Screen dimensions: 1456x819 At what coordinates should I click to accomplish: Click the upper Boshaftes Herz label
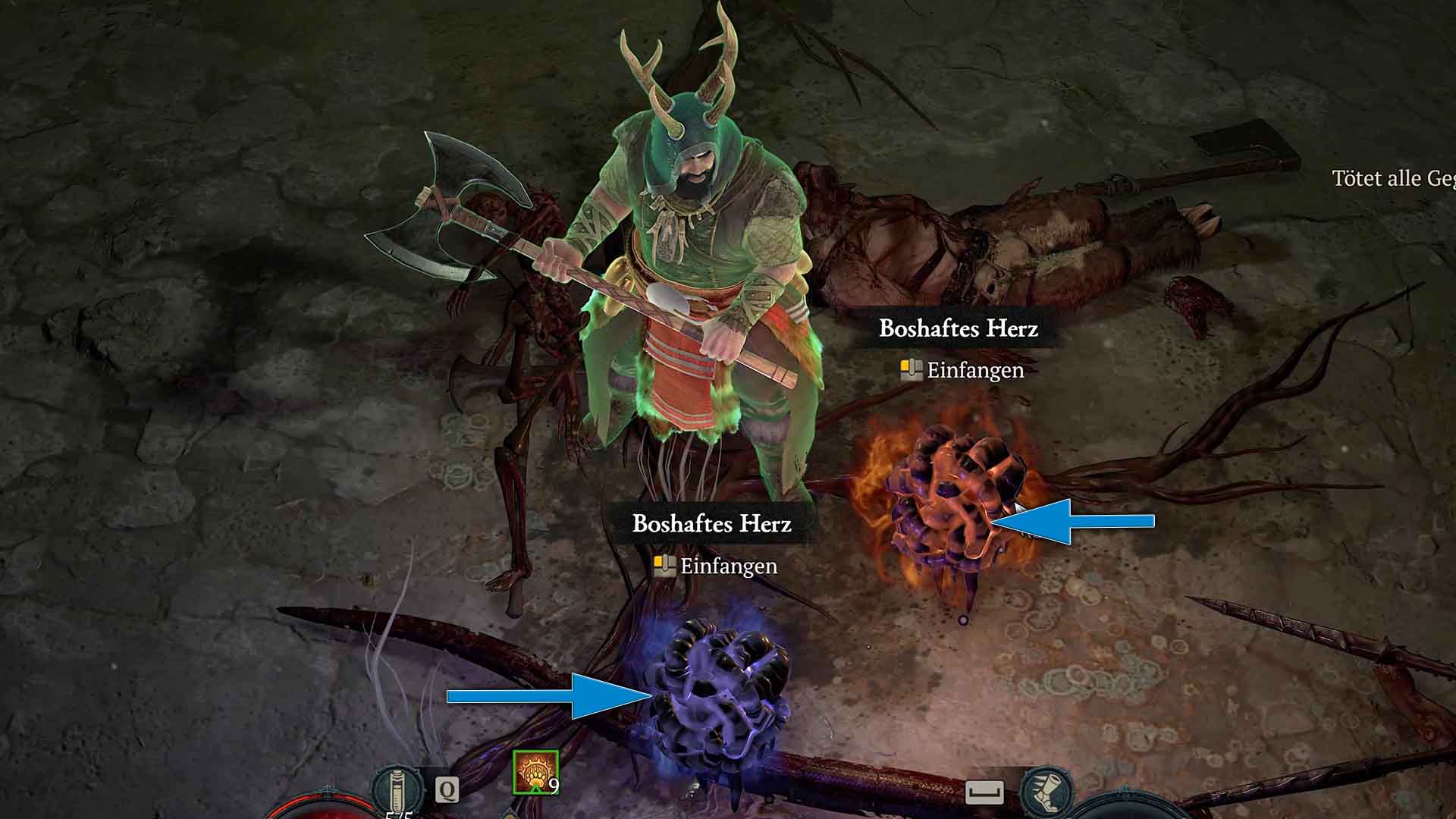[960, 329]
